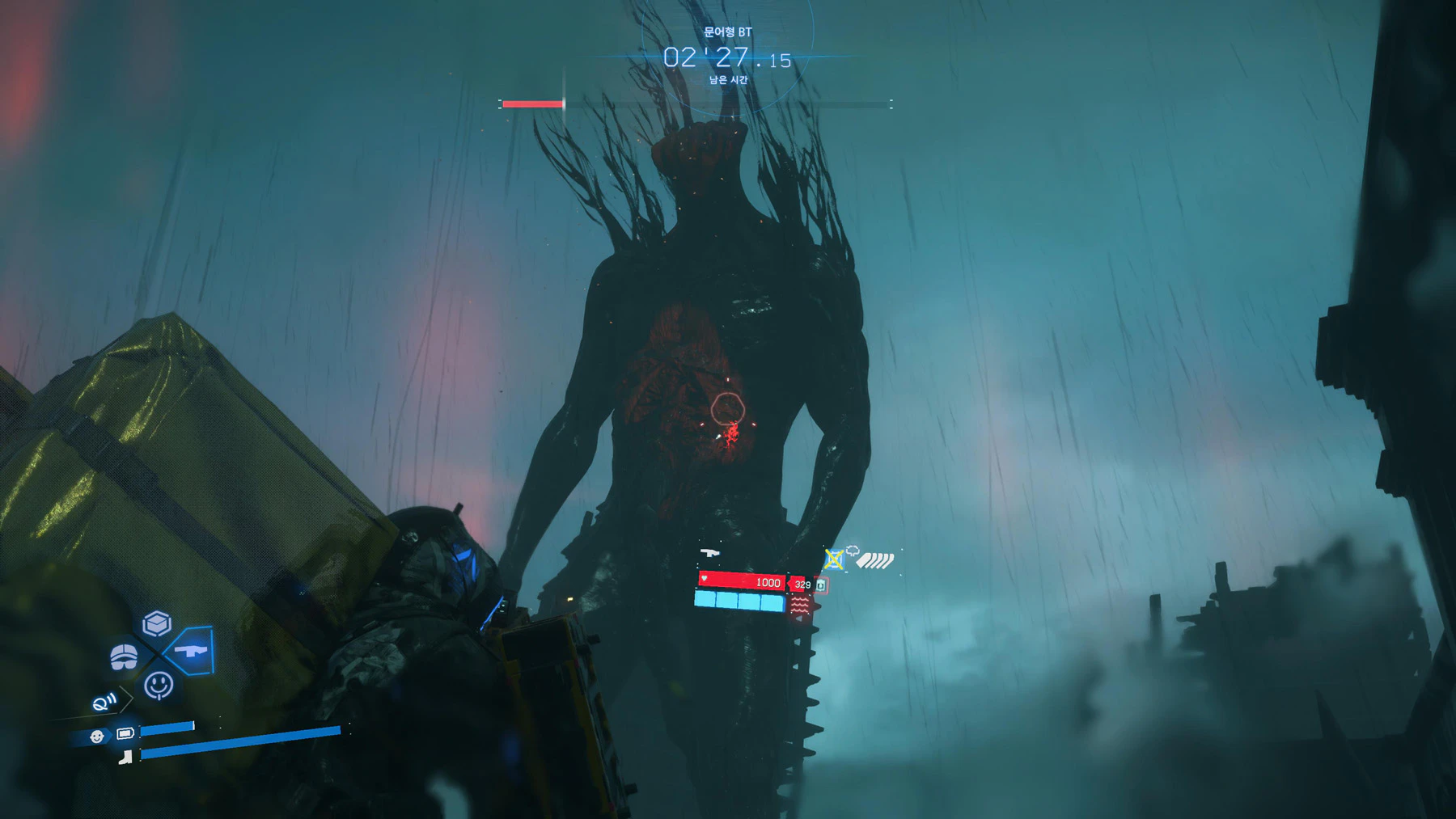Activate the shout sound-wave icon
This screenshot has height=819, width=1456.
click(x=104, y=703)
